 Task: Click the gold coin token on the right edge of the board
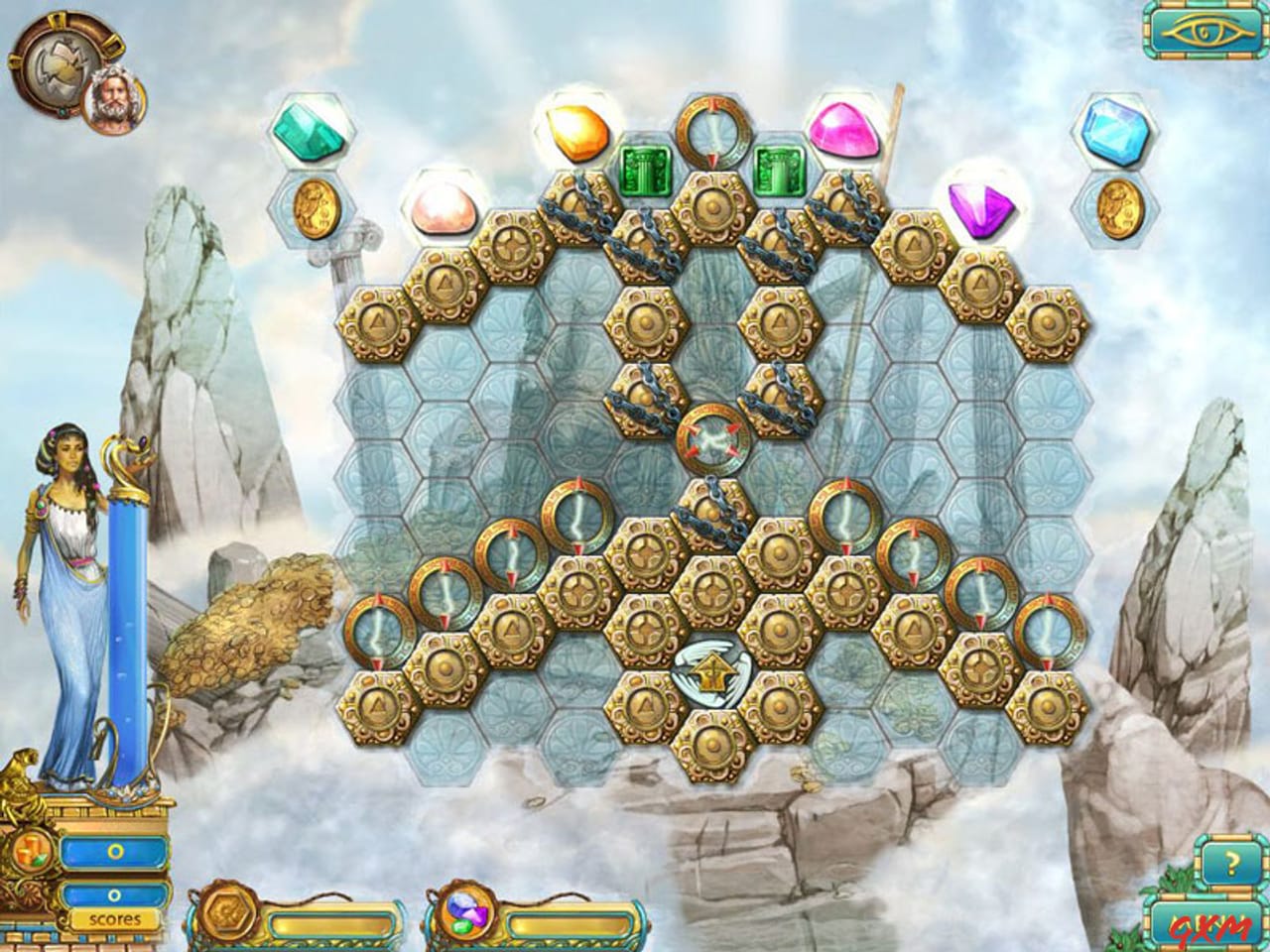[x=1119, y=211]
